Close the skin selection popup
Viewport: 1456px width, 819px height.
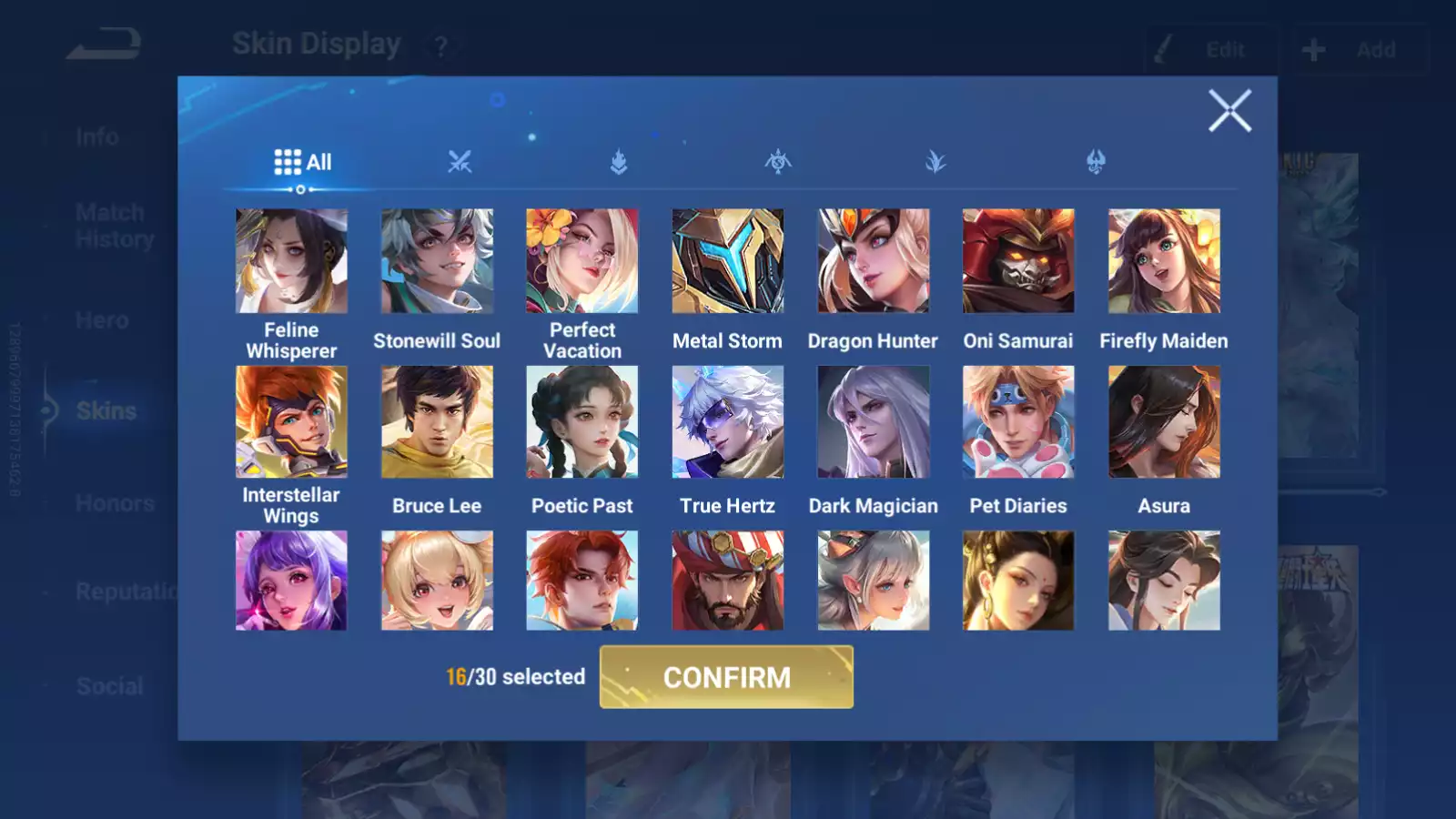[1229, 111]
